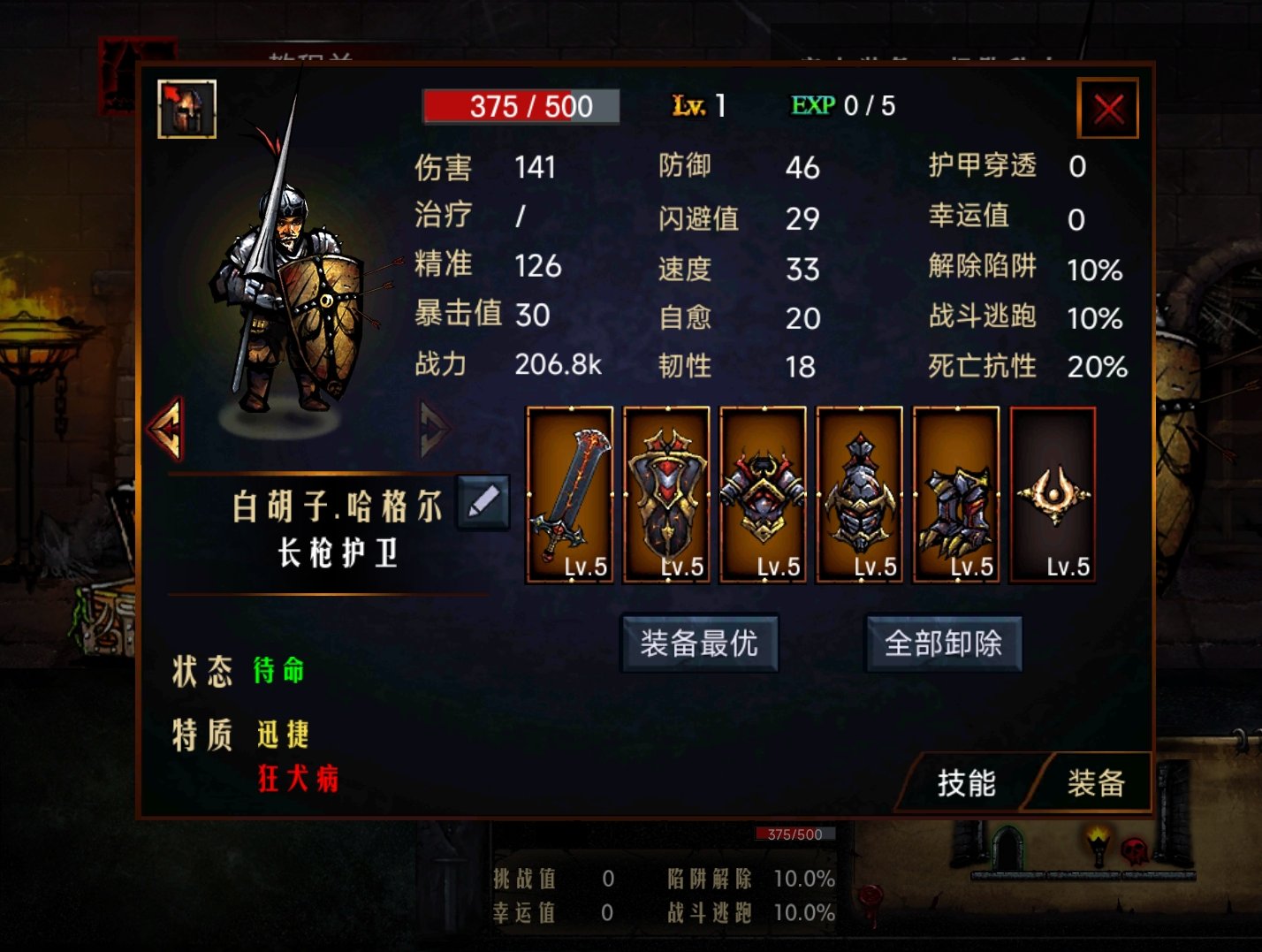Click the helmet portrait icon

click(187, 109)
